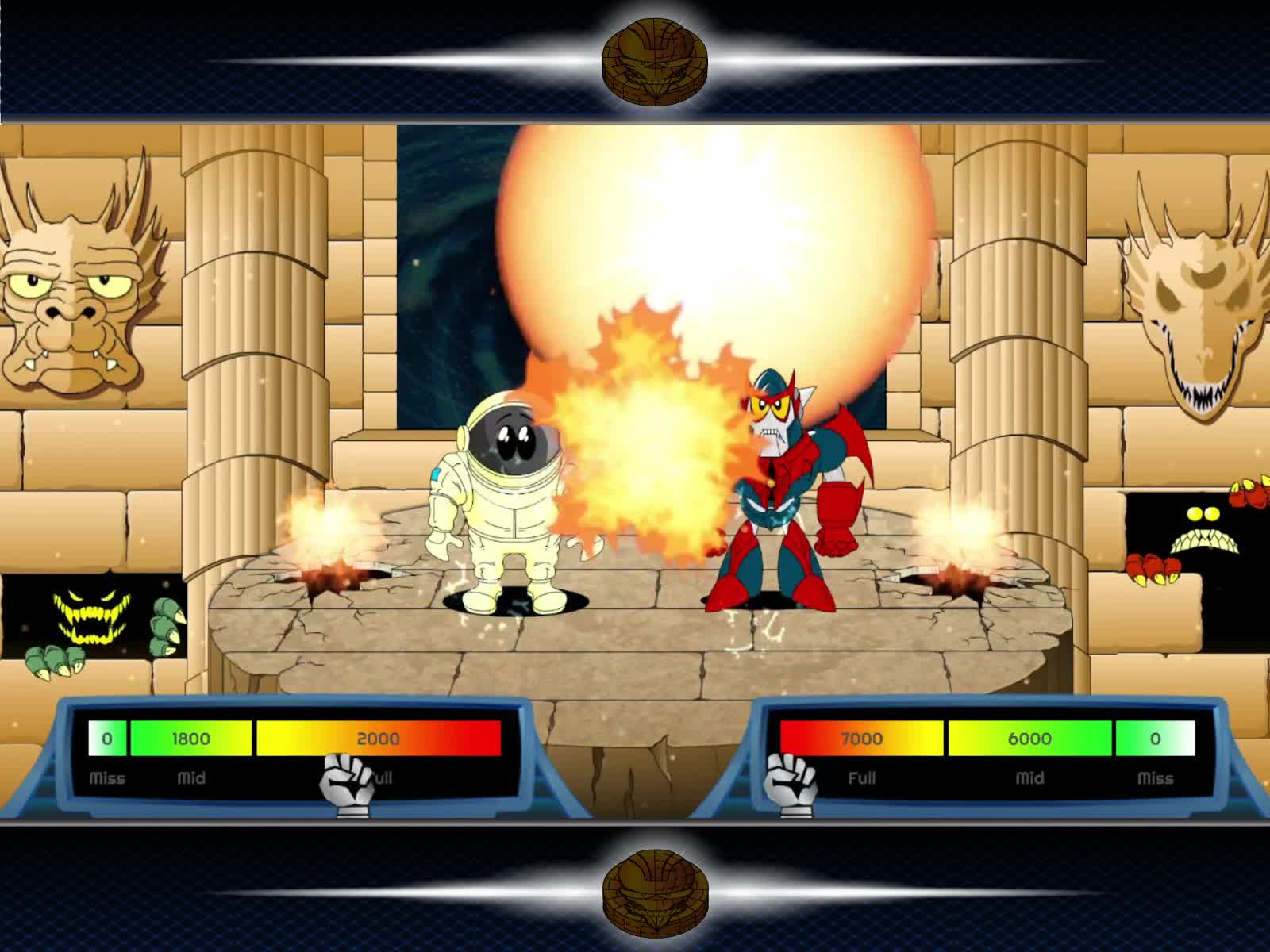Image resolution: width=1270 pixels, height=952 pixels.
Task: Select the left player's fist icon
Action: pyautogui.click(x=345, y=781)
